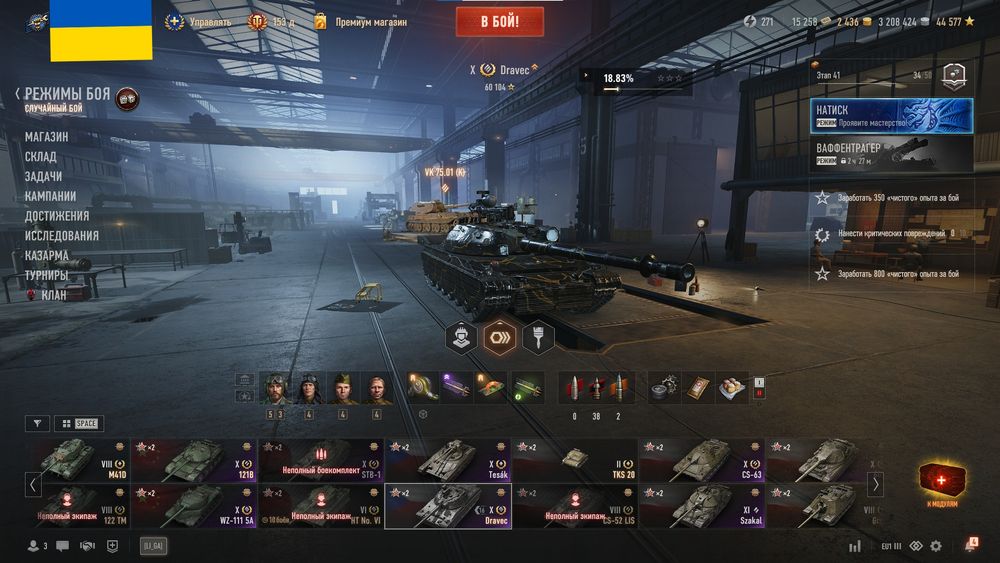This screenshot has height=563, width=1000.
Task: Choose the TKS 20 tank card
Action: coord(575,461)
